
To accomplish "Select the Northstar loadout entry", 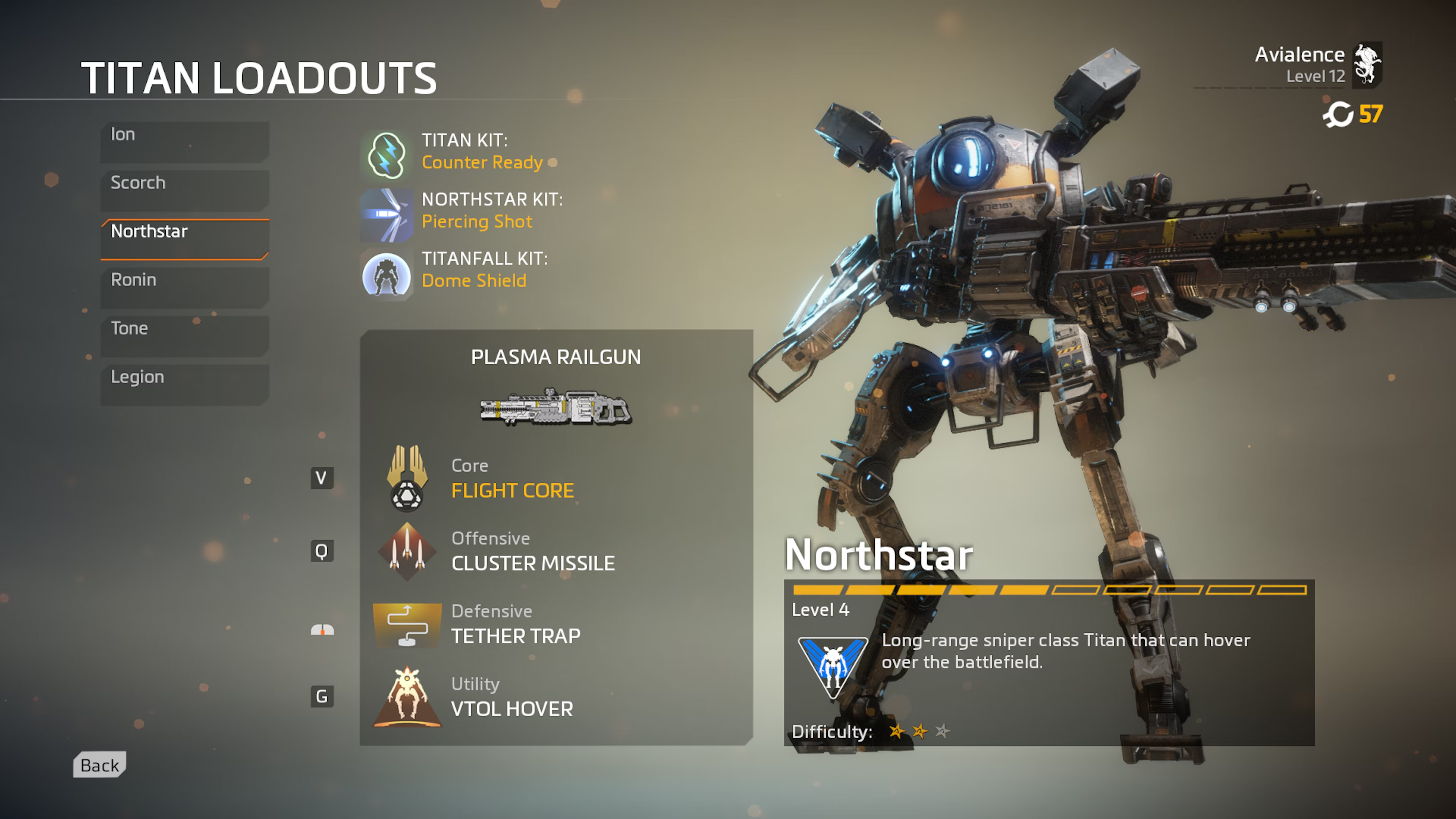I will [x=184, y=238].
